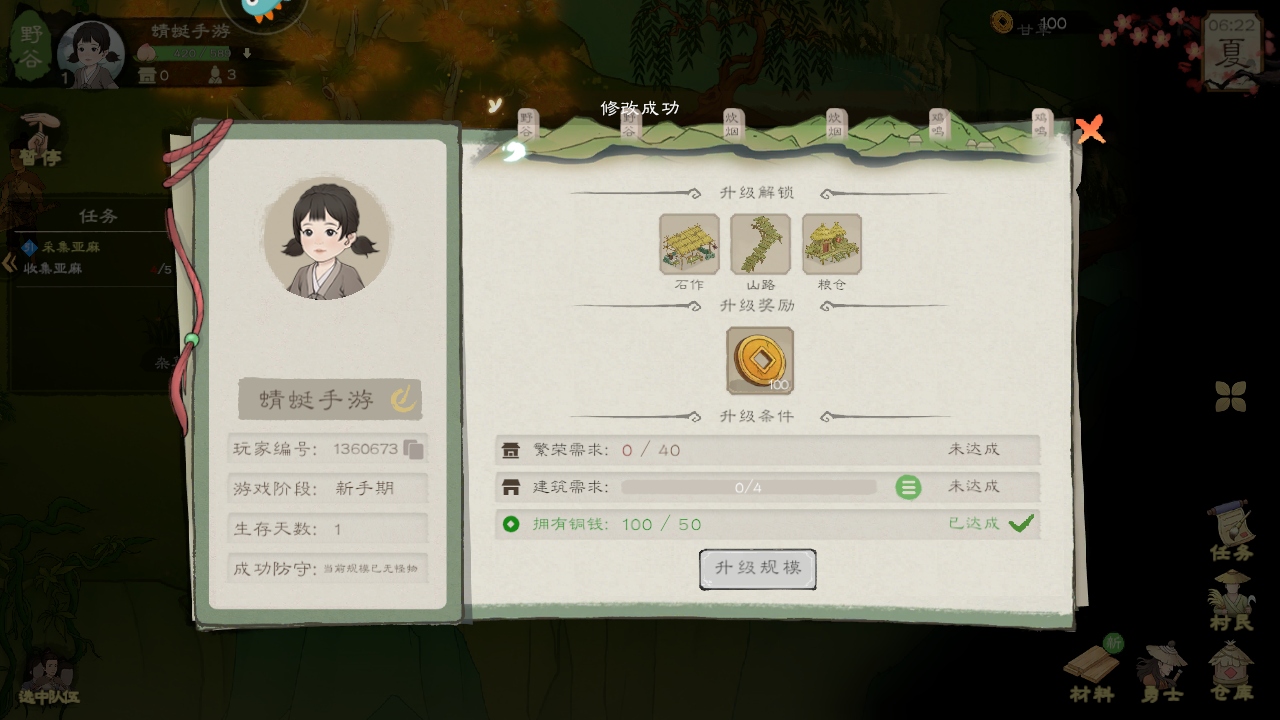Select the 粮仓 granary unlock icon

(x=831, y=244)
